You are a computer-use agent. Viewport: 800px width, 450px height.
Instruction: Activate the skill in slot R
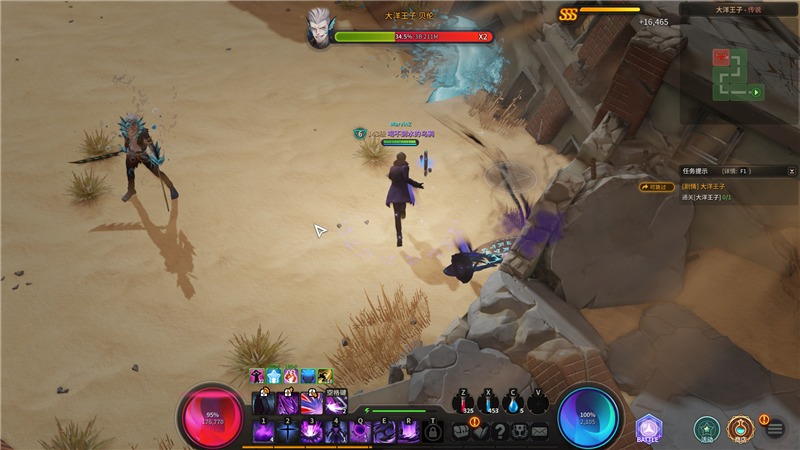point(409,431)
